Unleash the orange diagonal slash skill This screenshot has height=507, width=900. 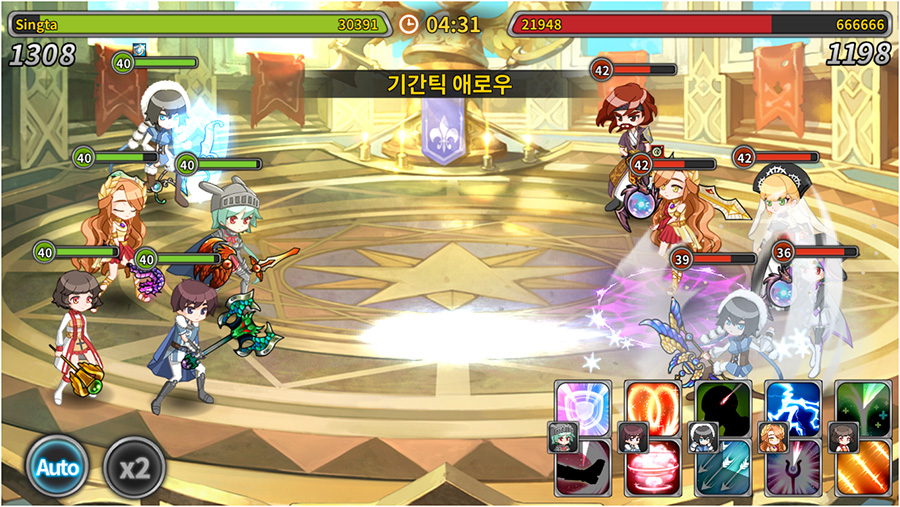865,470
